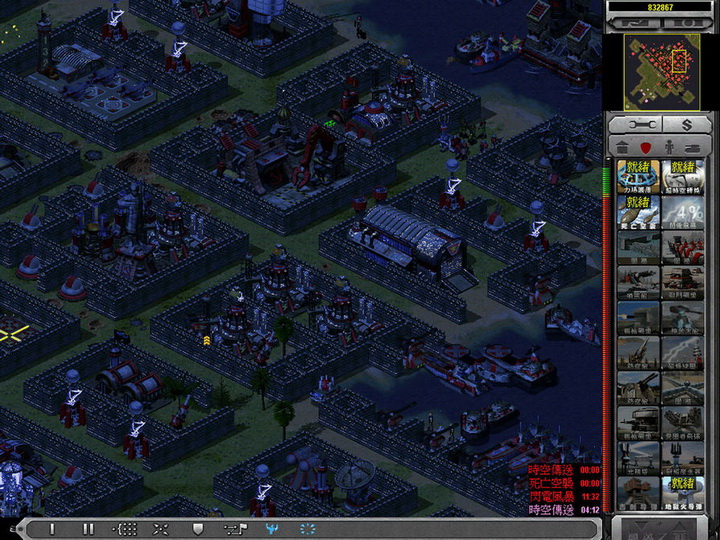Click the double vertical bar command button
The height and width of the screenshot is (540, 720).
pyautogui.click(x=88, y=528)
